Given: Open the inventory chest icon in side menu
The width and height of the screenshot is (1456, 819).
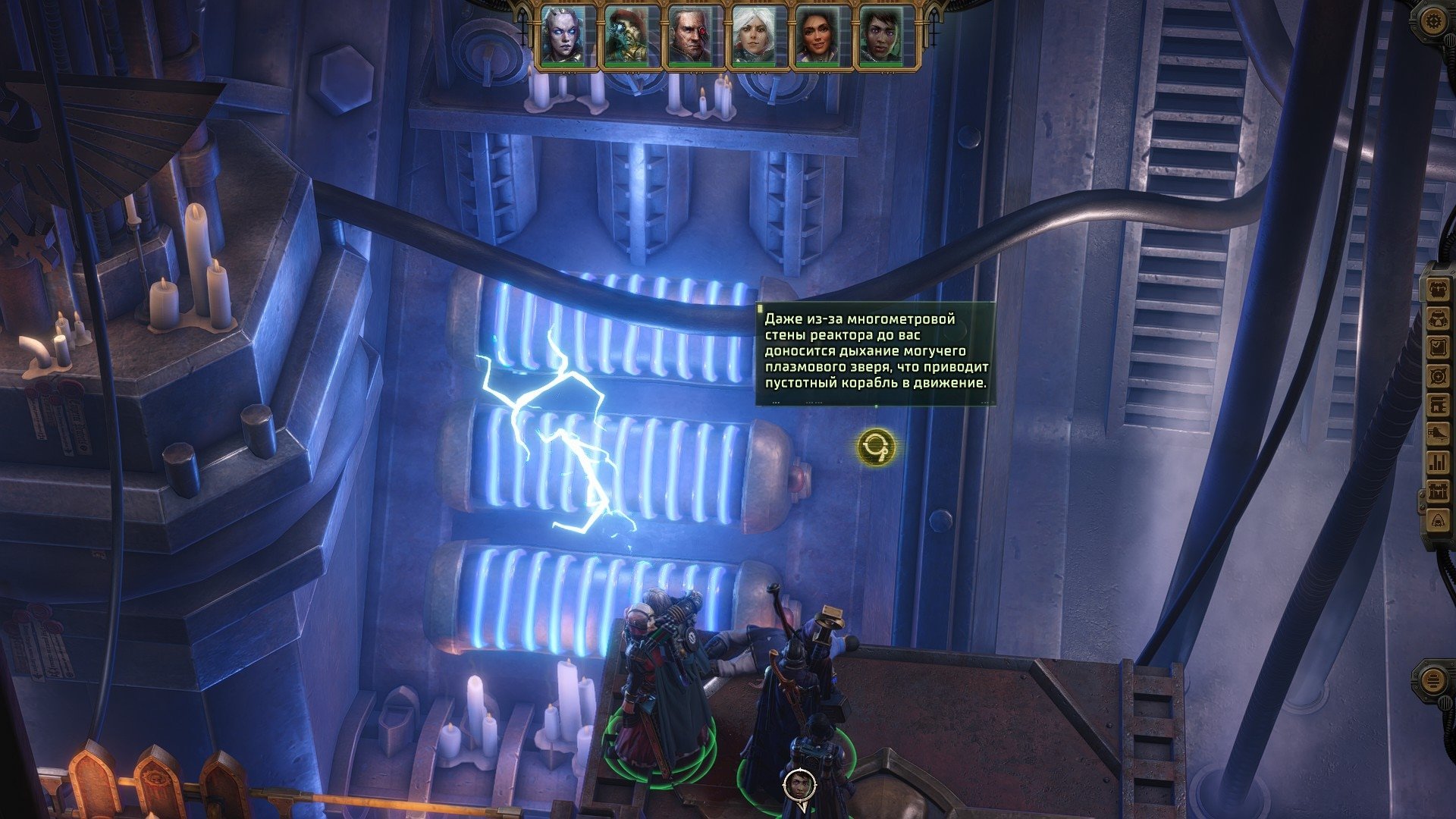Looking at the screenshot, I should (x=1438, y=290).
